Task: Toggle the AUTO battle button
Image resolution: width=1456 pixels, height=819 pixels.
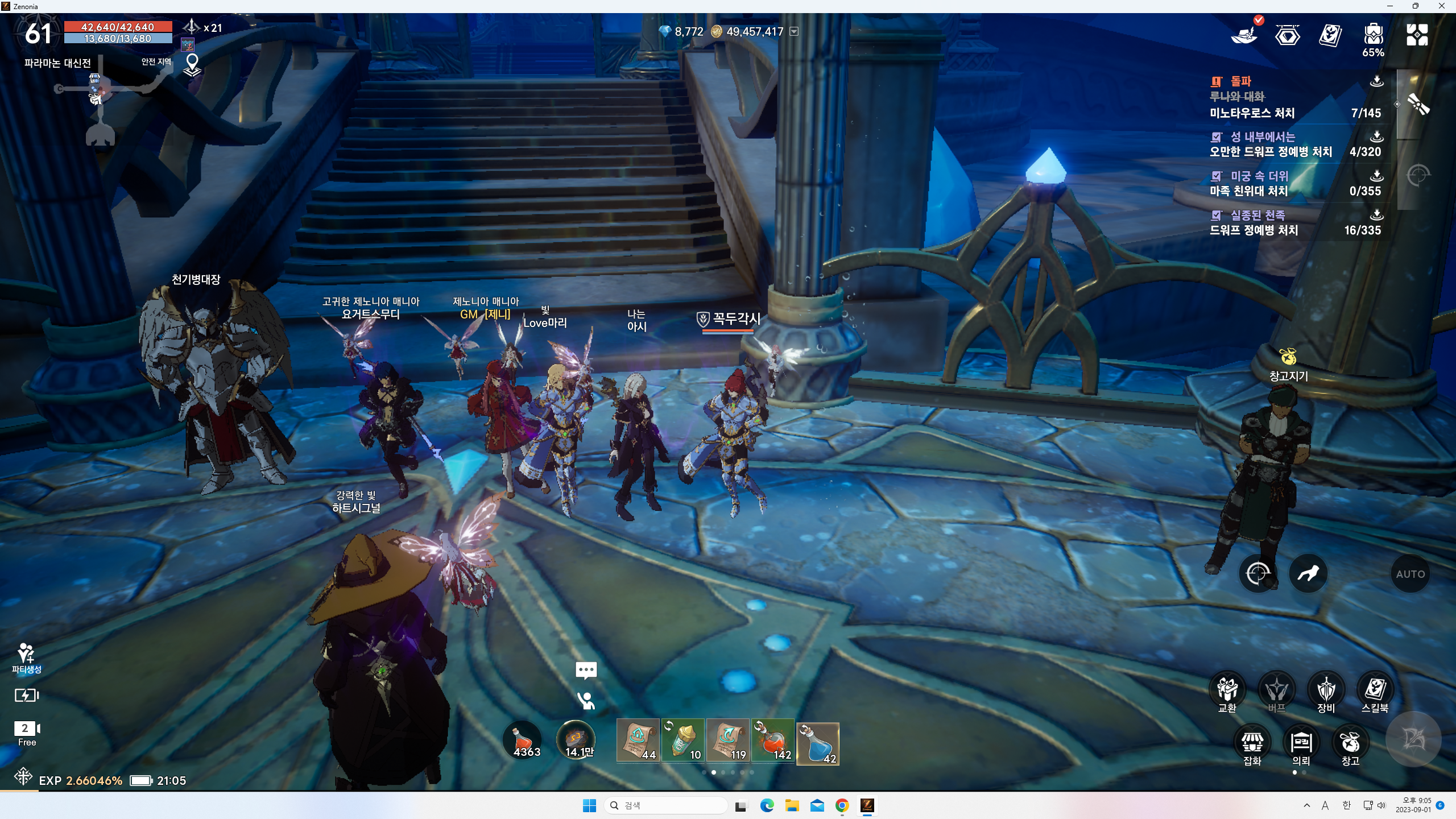Action: coord(1410,574)
